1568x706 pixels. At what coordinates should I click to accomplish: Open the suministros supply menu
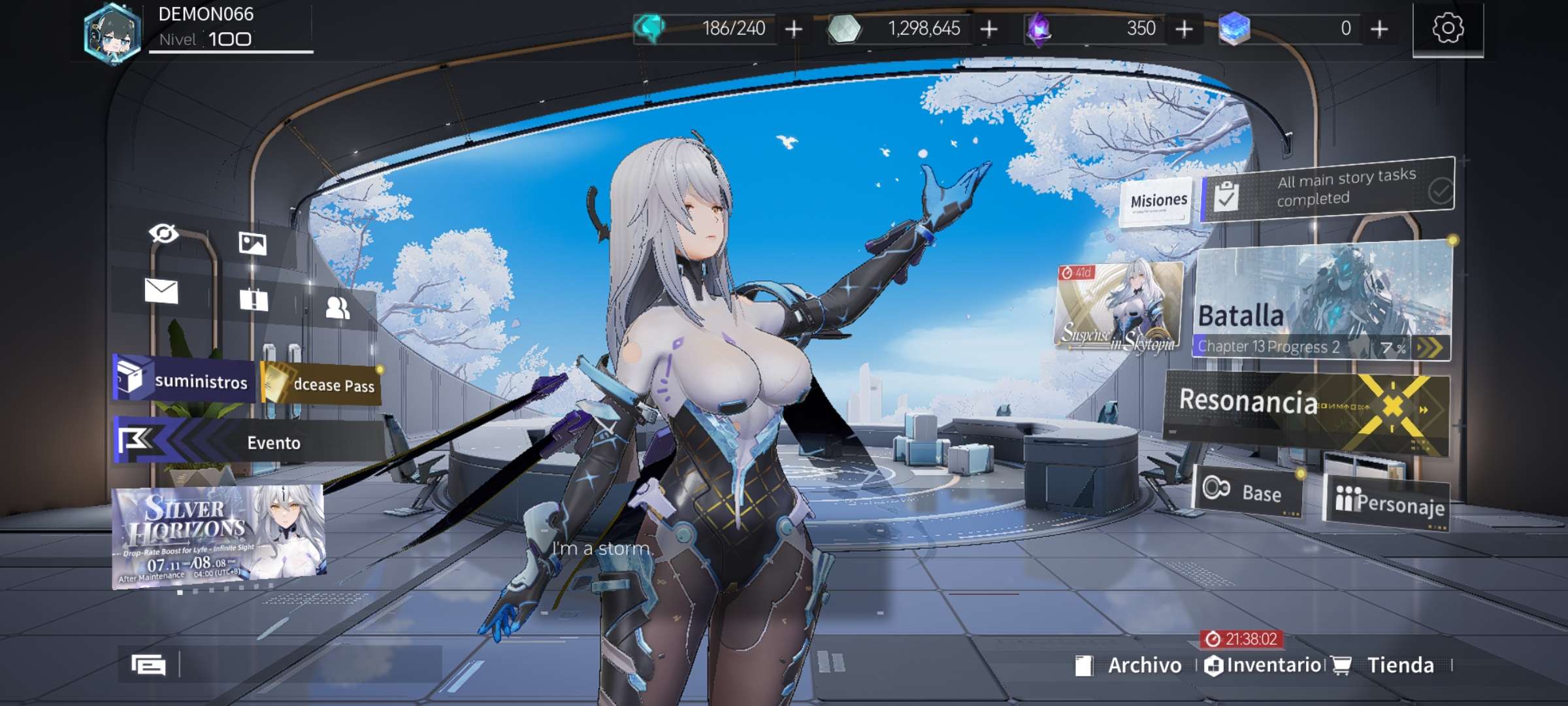[184, 380]
